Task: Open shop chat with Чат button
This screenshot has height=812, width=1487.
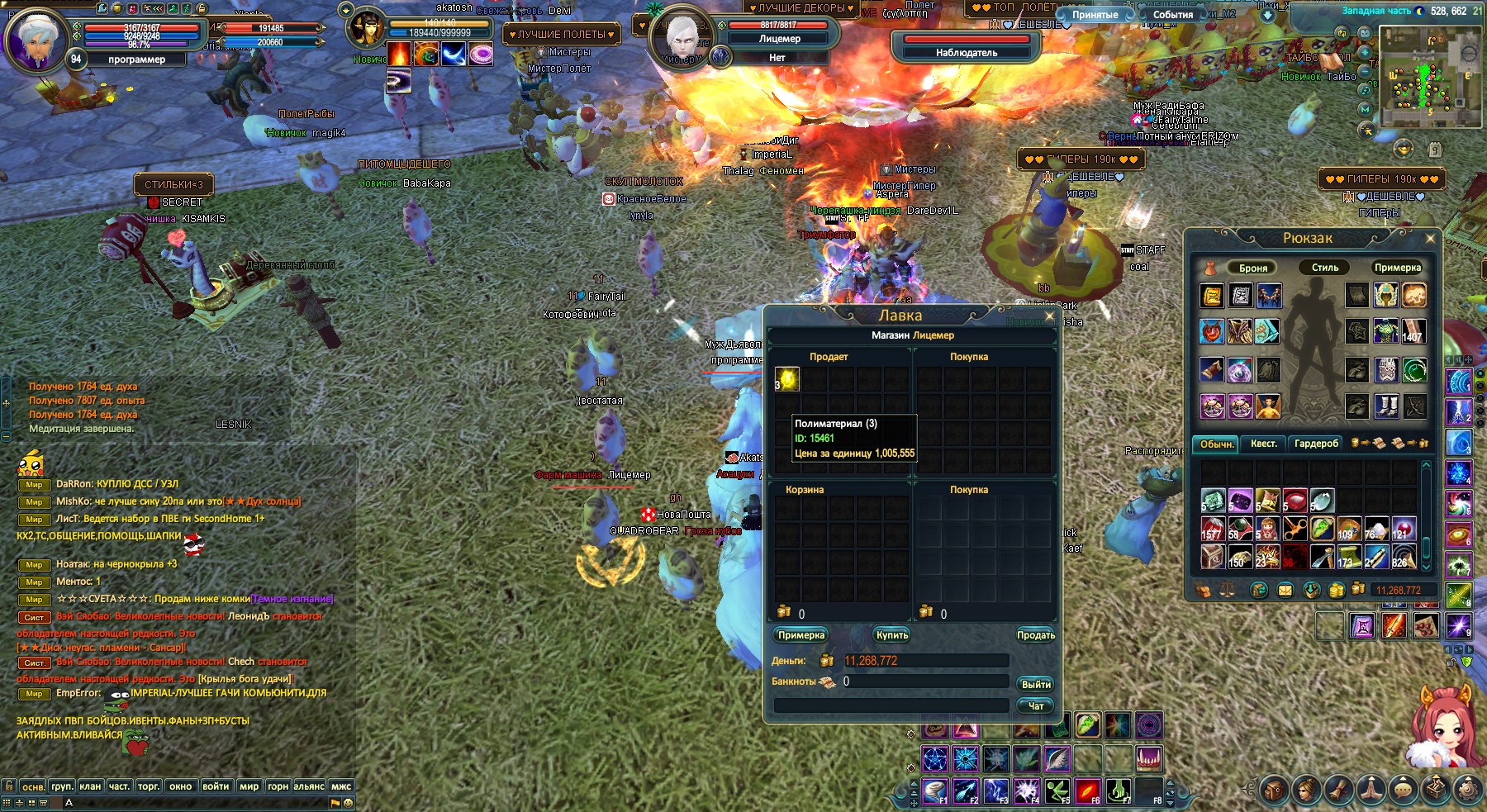Action: [x=1036, y=706]
